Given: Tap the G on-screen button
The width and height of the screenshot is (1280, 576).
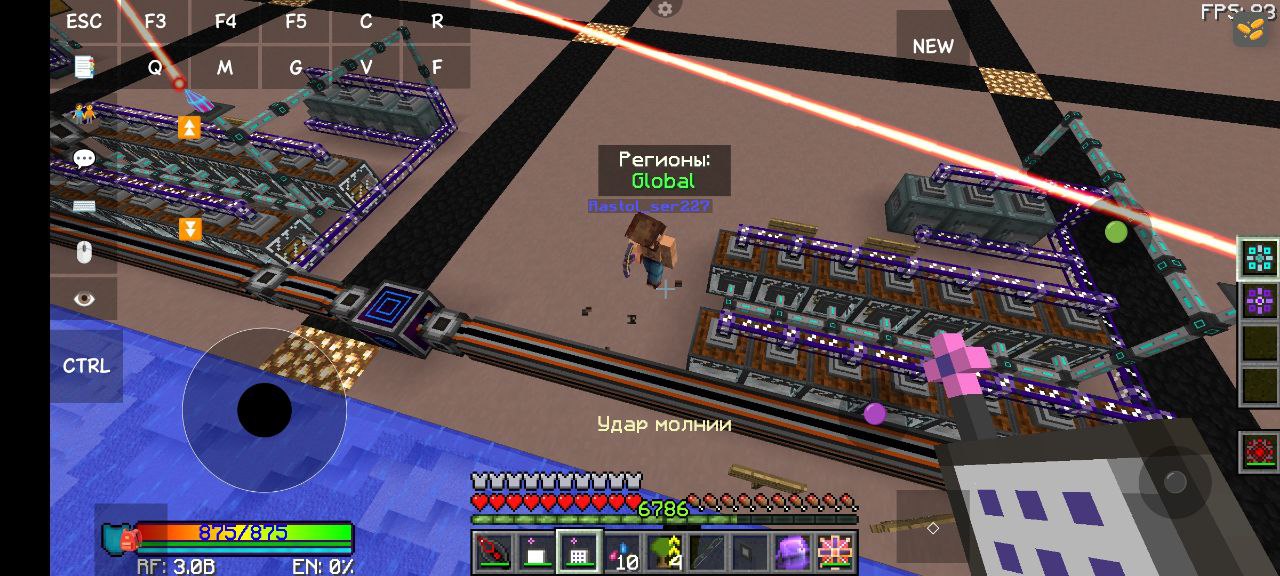Looking at the screenshot, I should [x=296, y=68].
